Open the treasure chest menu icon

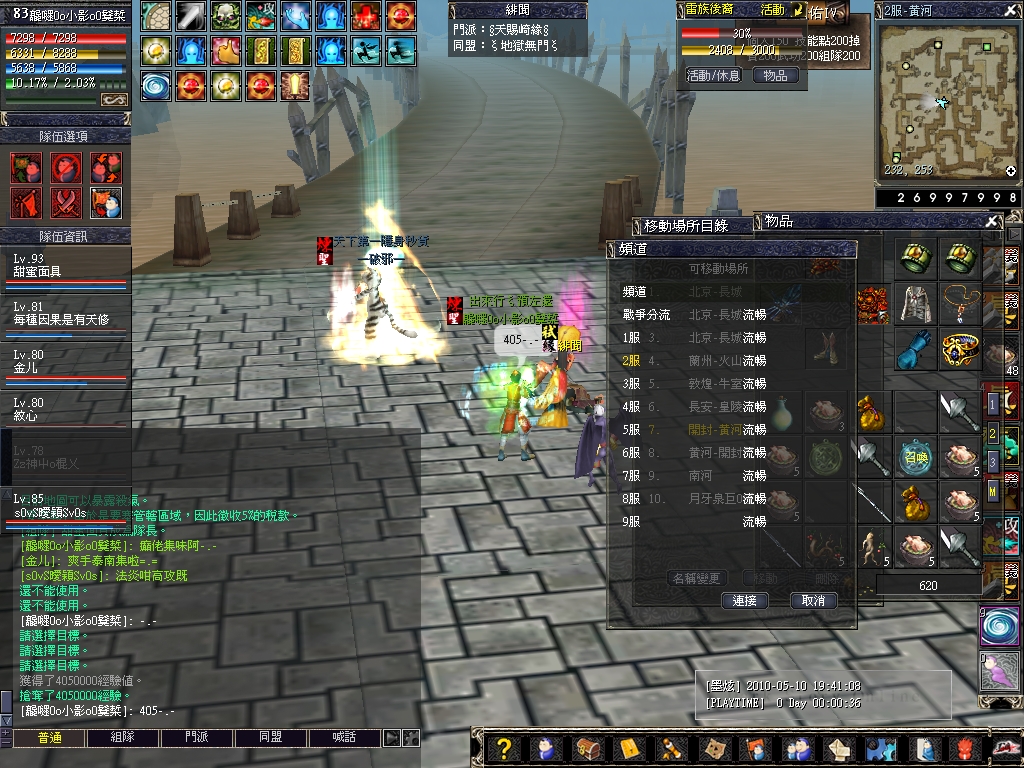(x=588, y=749)
